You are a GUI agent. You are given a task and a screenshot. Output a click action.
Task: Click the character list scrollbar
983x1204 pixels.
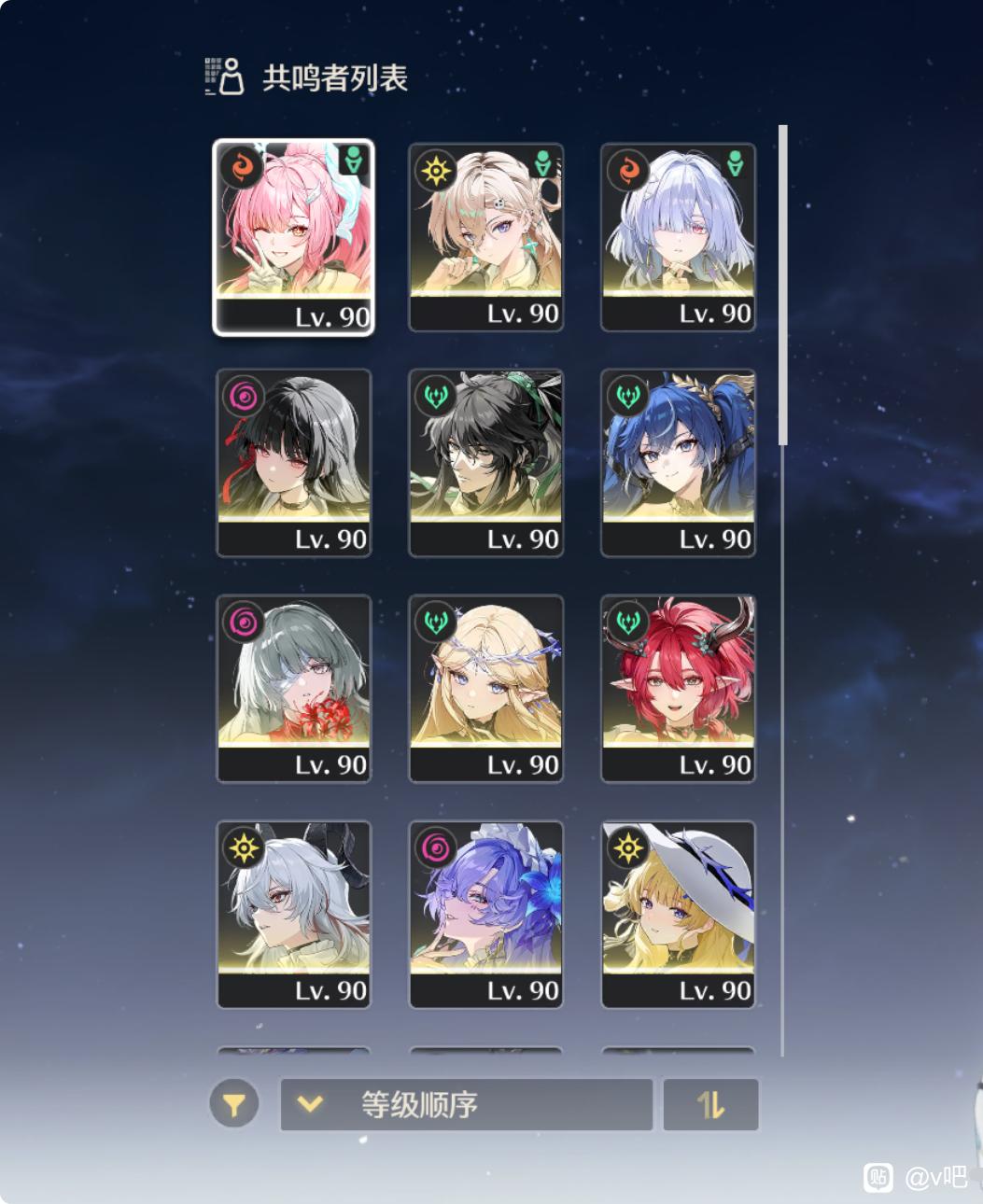click(783, 285)
